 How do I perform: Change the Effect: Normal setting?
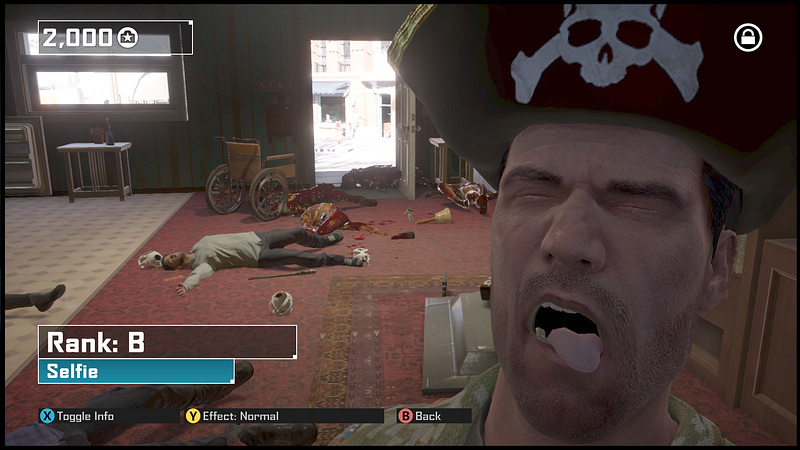(x=233, y=416)
